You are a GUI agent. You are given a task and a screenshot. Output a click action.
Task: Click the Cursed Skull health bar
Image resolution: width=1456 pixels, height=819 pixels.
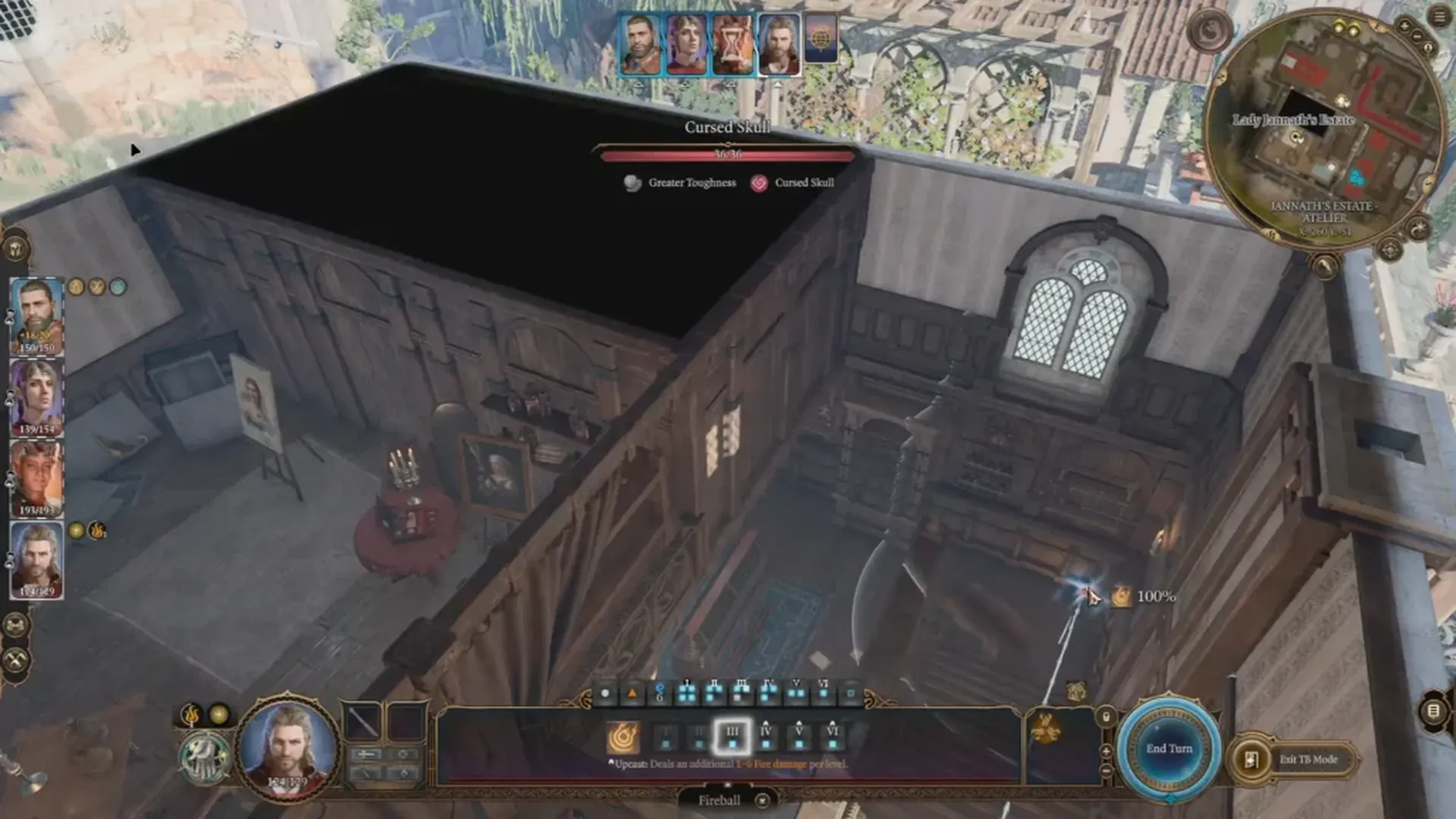pyautogui.click(x=728, y=155)
